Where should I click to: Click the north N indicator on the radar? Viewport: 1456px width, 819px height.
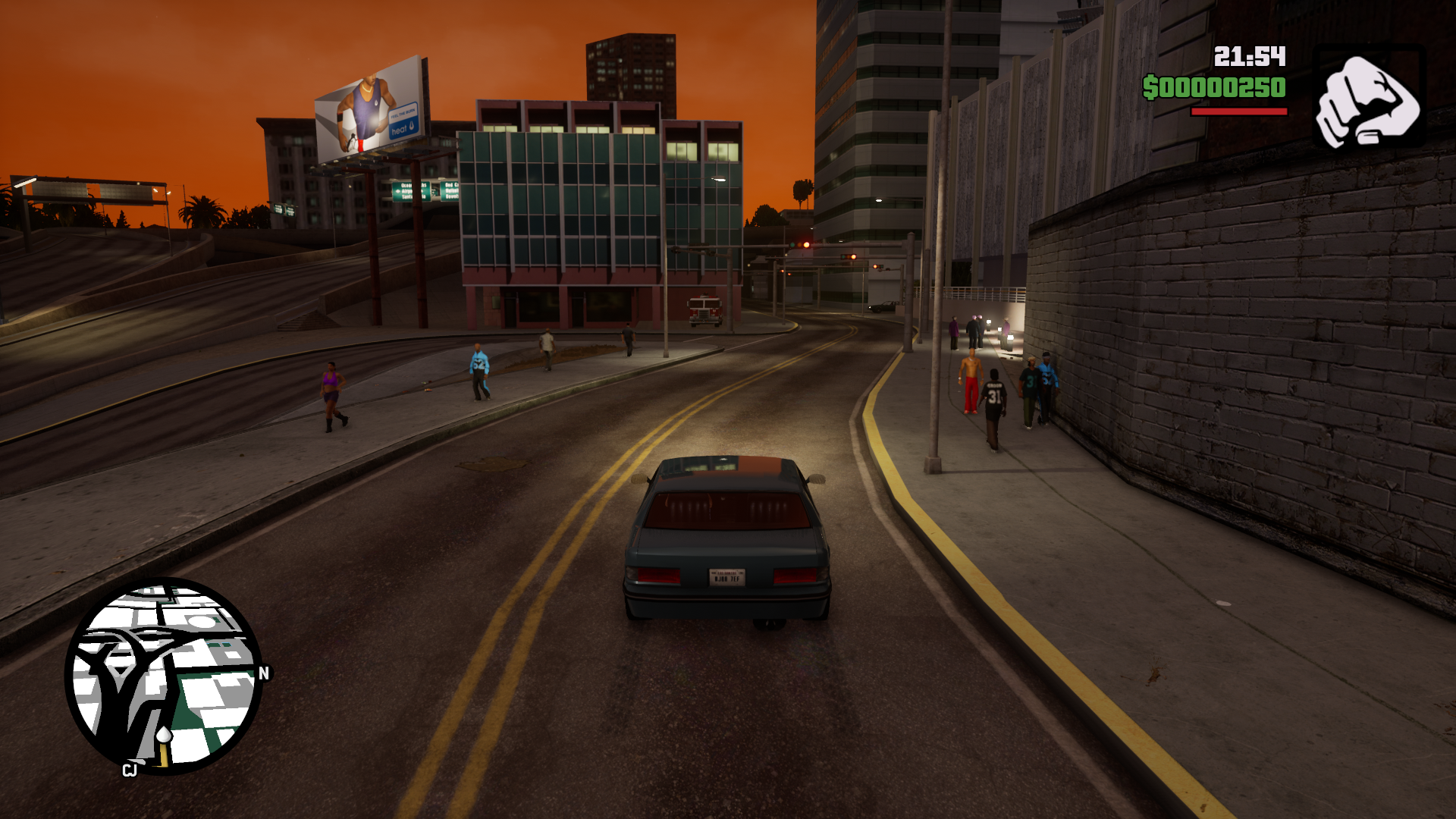(264, 673)
